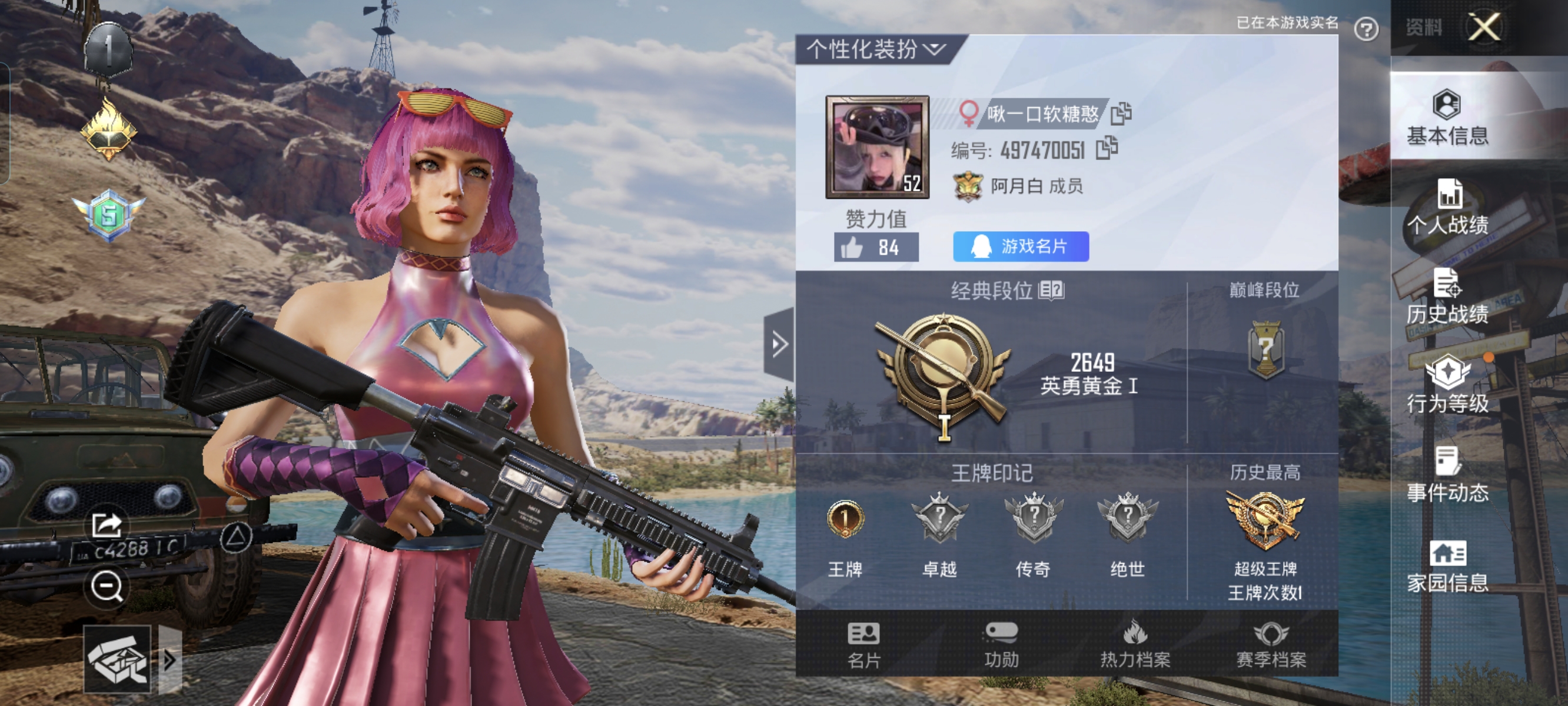Click the question mark help icon
The height and width of the screenshot is (706, 1568).
1366,29
